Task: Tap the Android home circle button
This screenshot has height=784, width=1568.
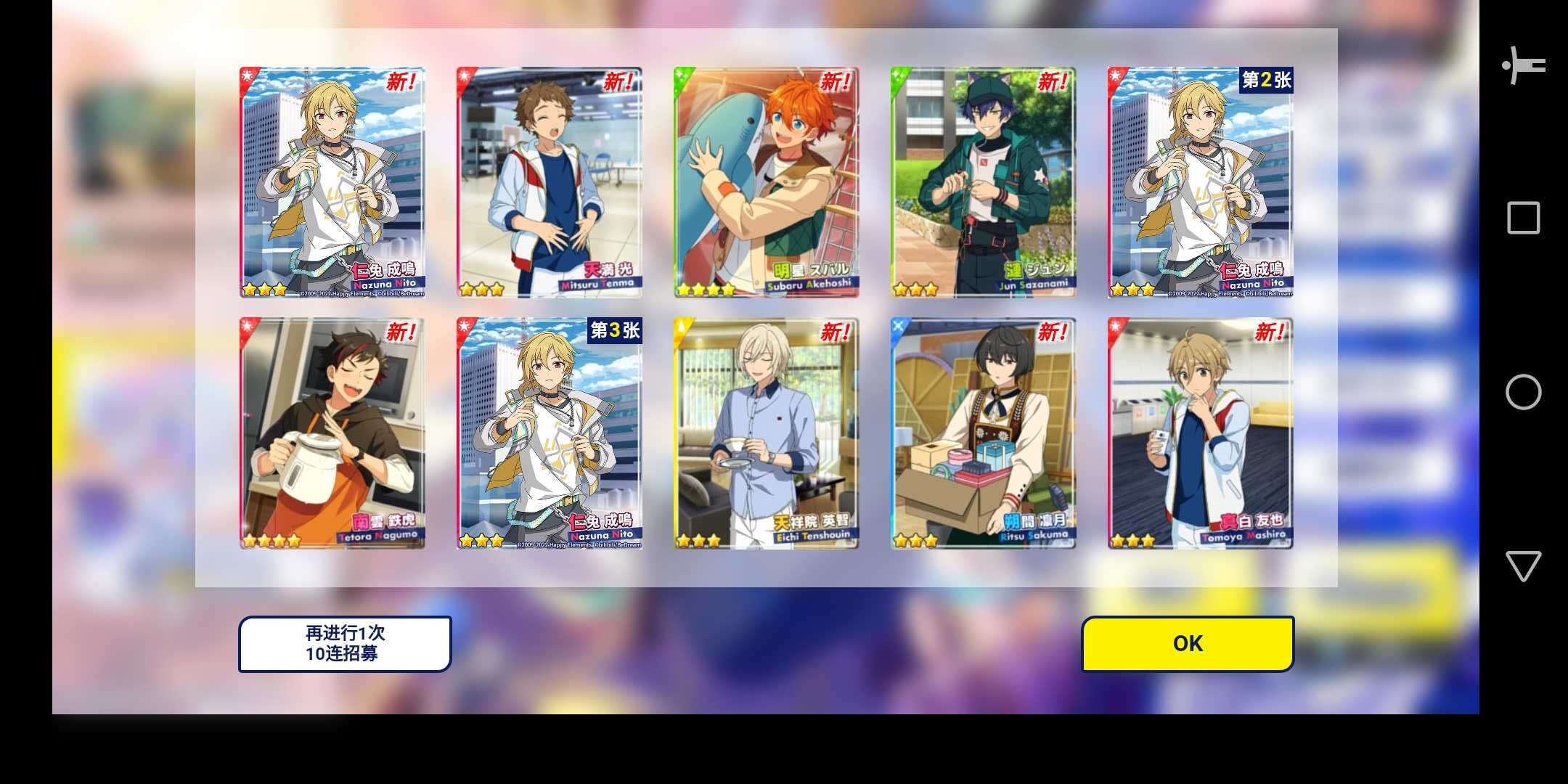Action: click(1523, 392)
